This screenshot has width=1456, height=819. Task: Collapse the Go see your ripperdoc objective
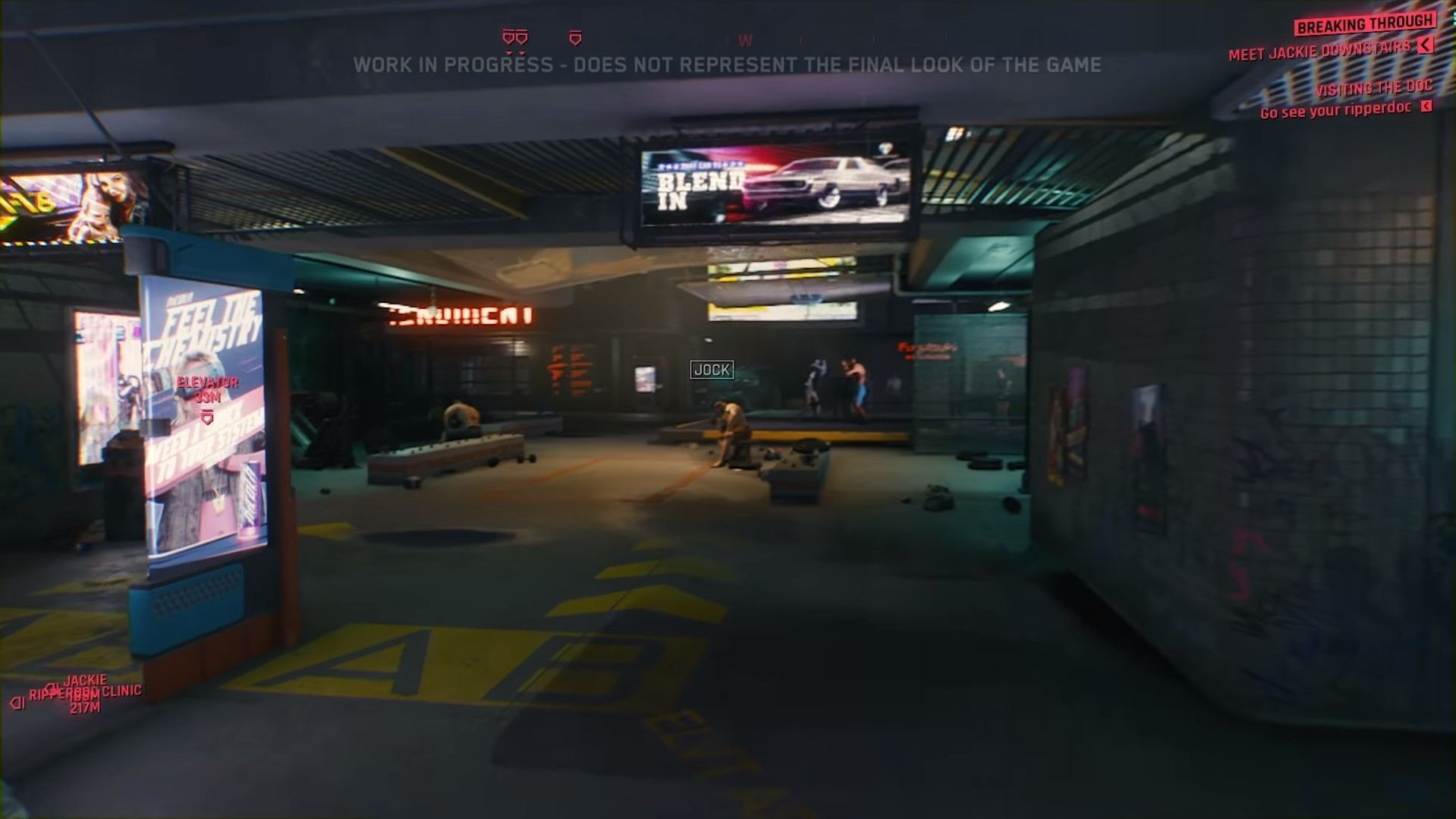click(x=1425, y=109)
